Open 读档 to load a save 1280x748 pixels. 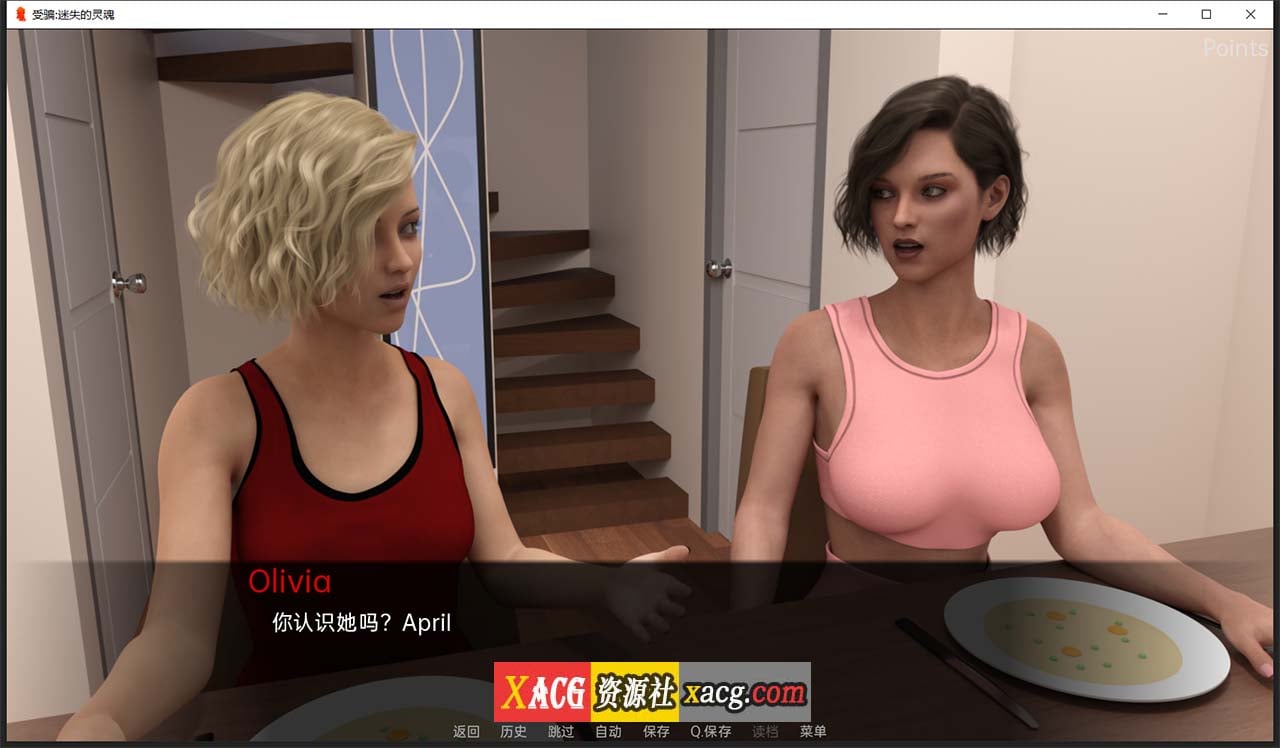(767, 731)
